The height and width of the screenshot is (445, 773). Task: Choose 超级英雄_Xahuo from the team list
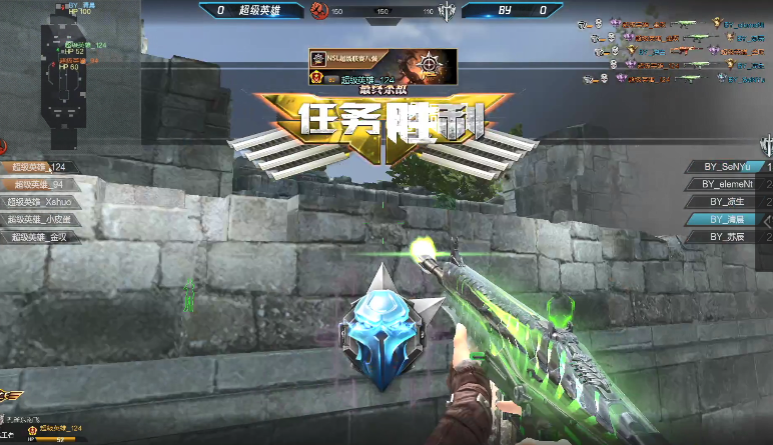point(40,201)
